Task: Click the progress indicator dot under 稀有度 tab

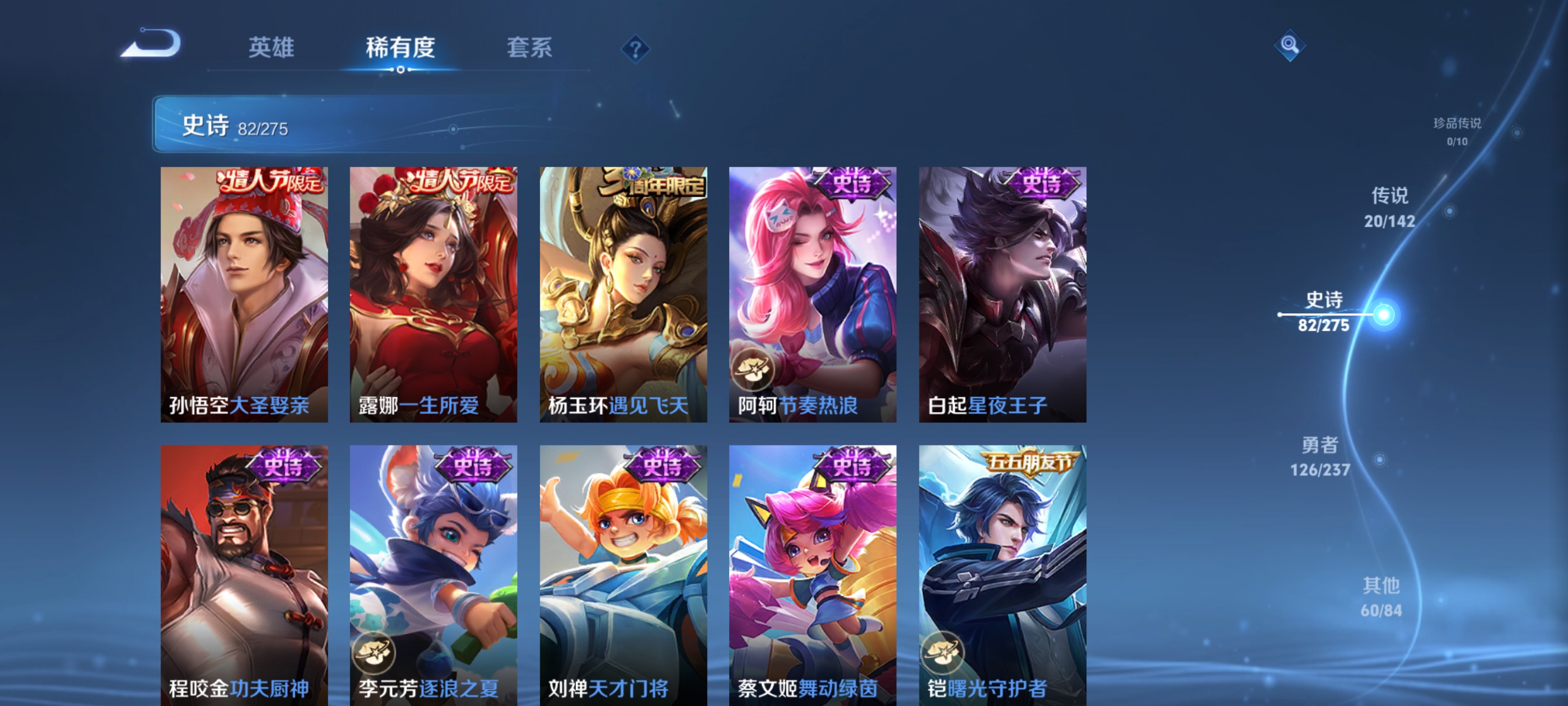Action: pos(400,69)
